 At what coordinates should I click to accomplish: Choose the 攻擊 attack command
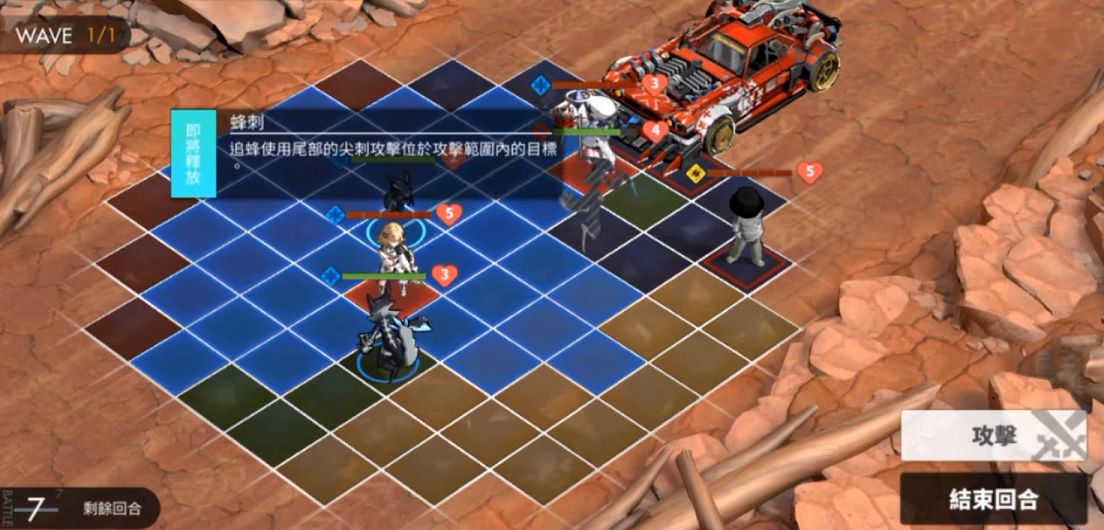(993, 438)
